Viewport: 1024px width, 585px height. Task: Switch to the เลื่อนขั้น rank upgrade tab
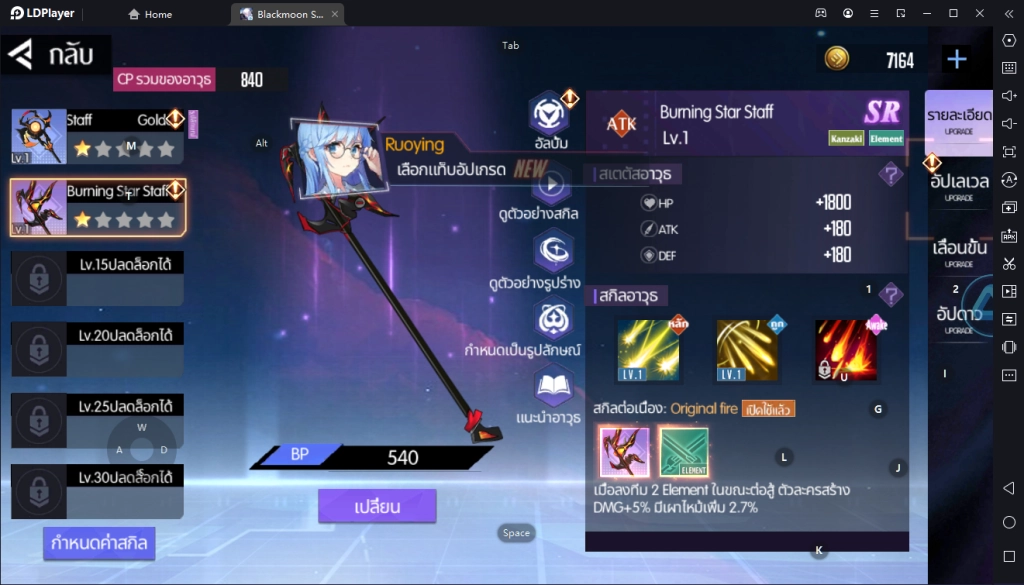(959, 251)
